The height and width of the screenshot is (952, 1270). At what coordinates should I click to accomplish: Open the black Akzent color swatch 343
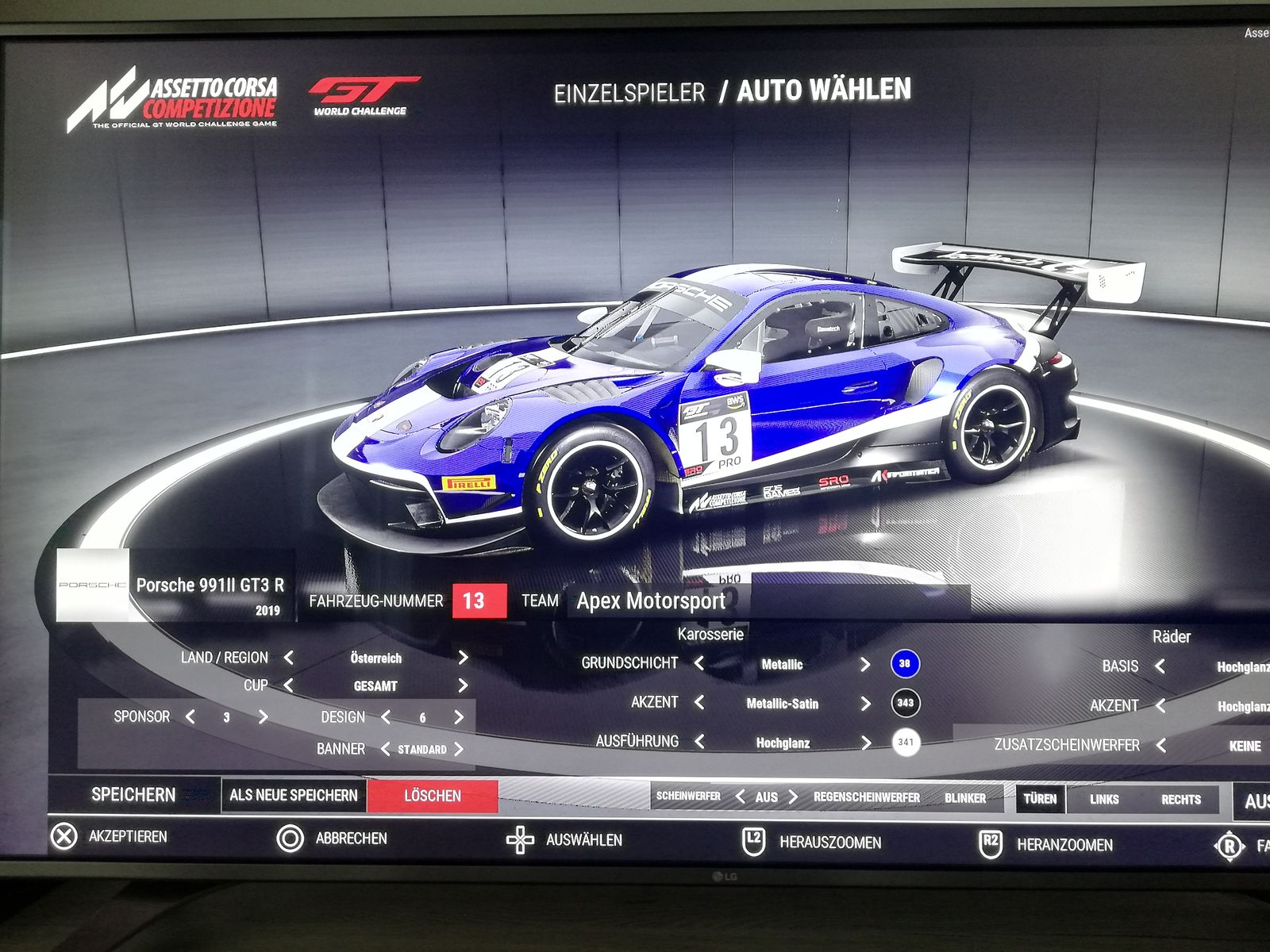point(905,703)
